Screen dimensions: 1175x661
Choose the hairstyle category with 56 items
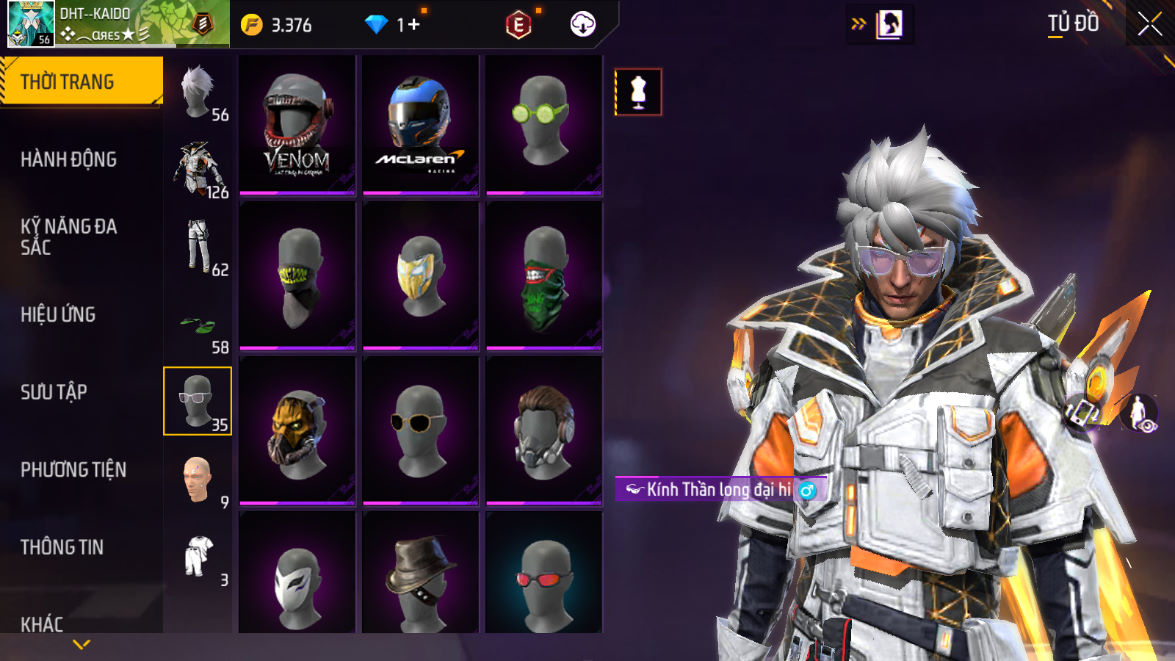click(x=198, y=93)
